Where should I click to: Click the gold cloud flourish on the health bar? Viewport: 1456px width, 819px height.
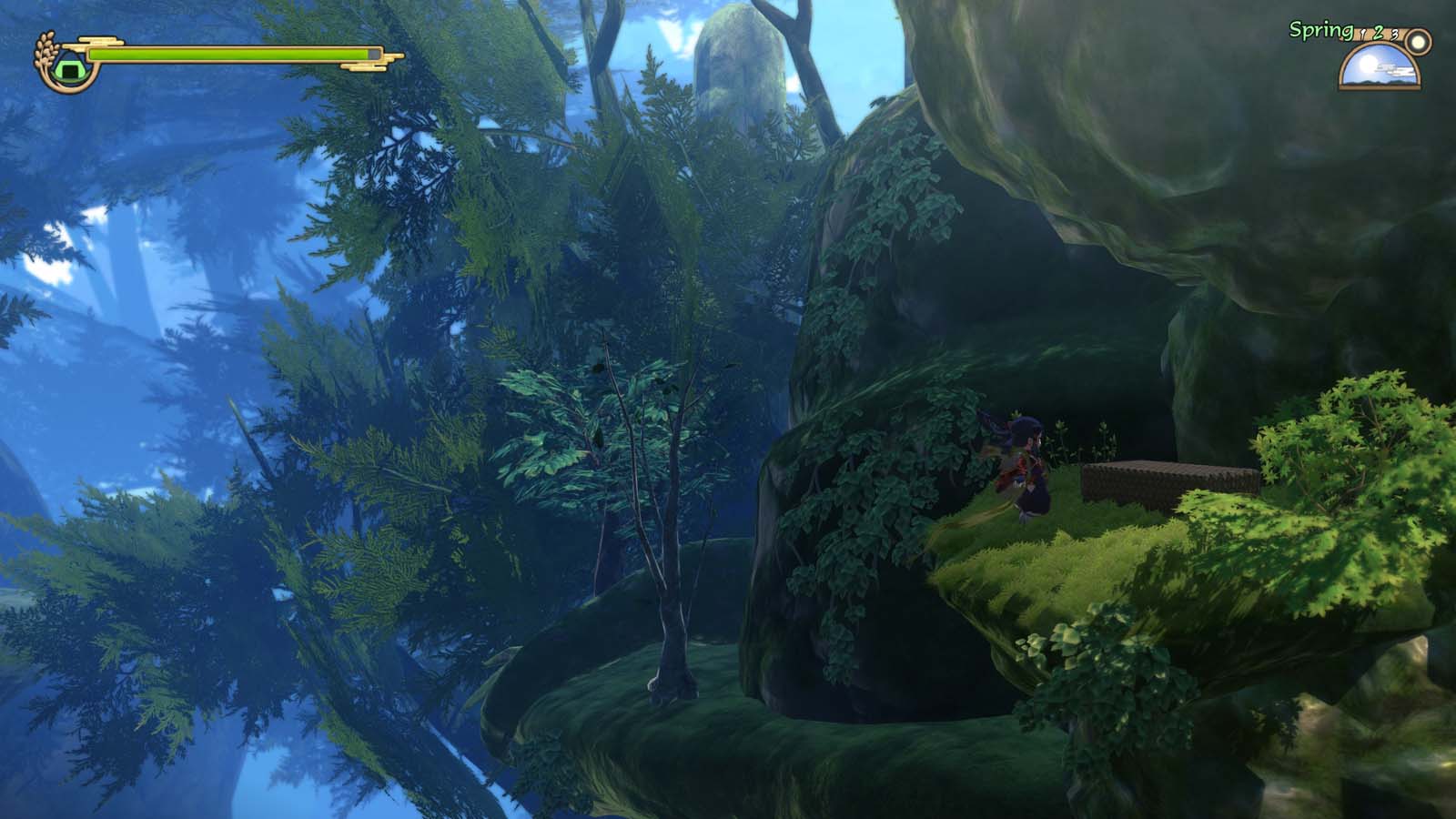(x=96, y=39)
